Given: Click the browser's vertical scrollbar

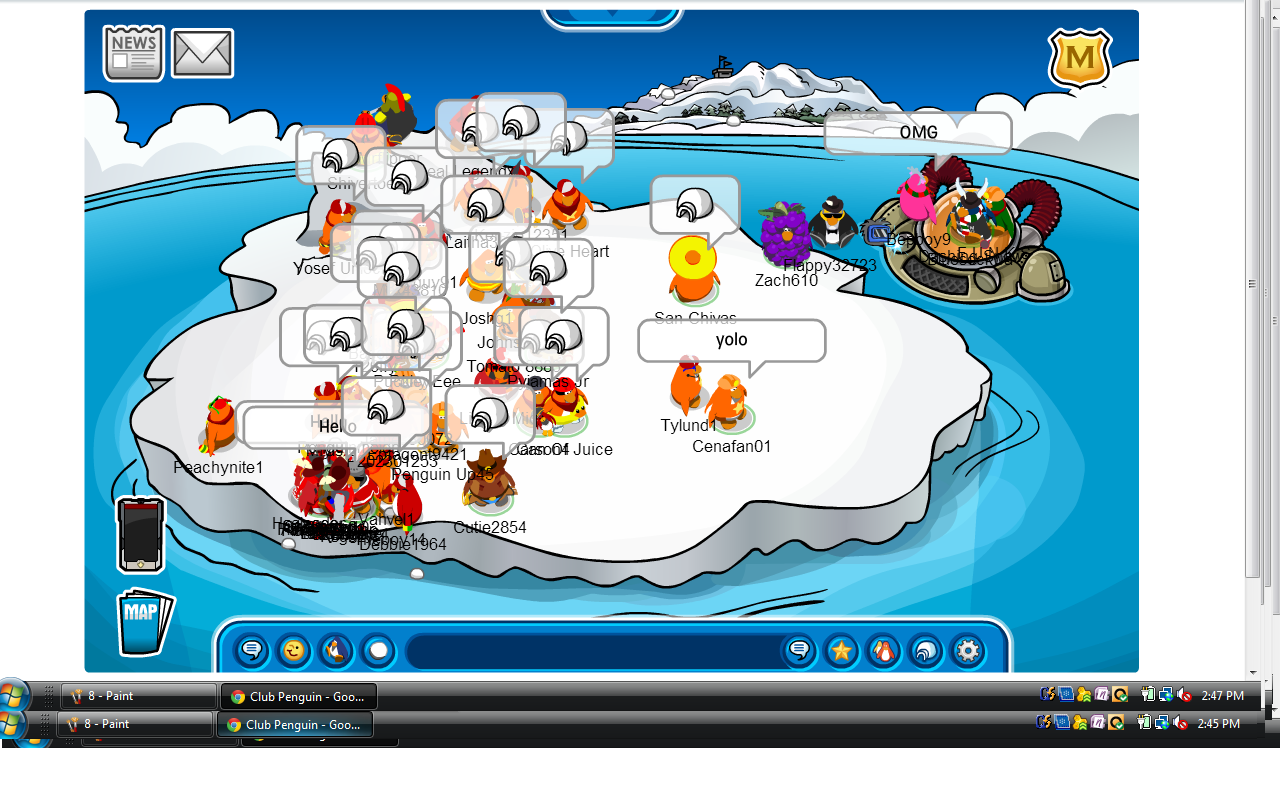Looking at the screenshot, I should (x=1253, y=300).
